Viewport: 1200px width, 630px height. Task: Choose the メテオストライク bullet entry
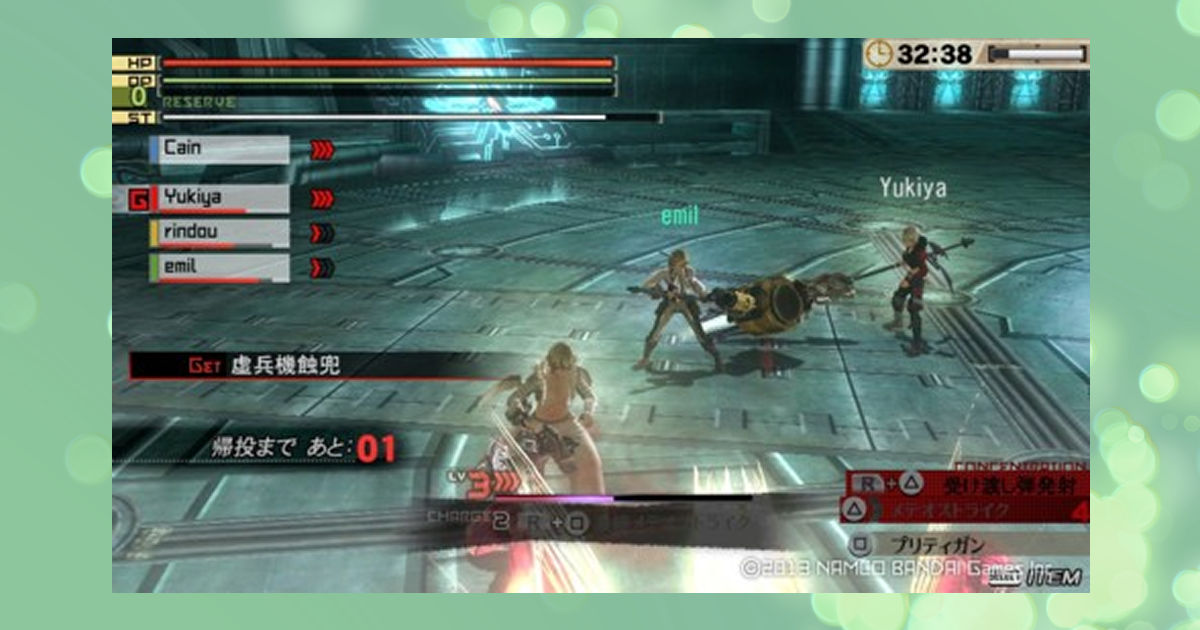(x=960, y=512)
